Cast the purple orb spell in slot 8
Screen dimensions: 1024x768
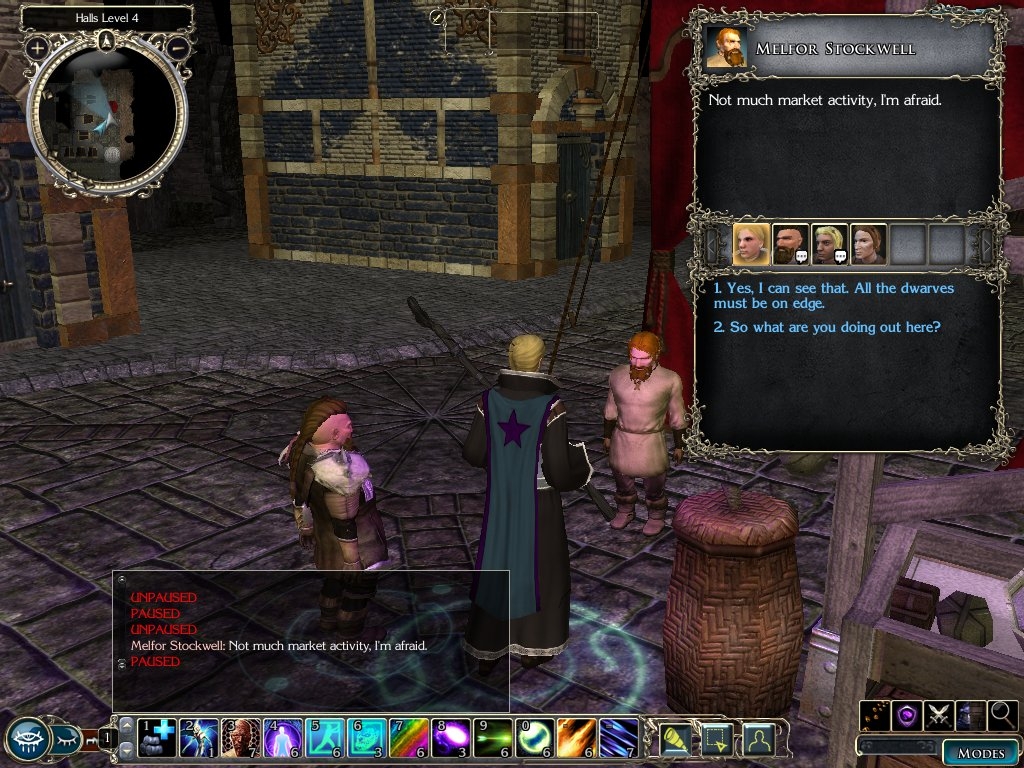(x=449, y=737)
